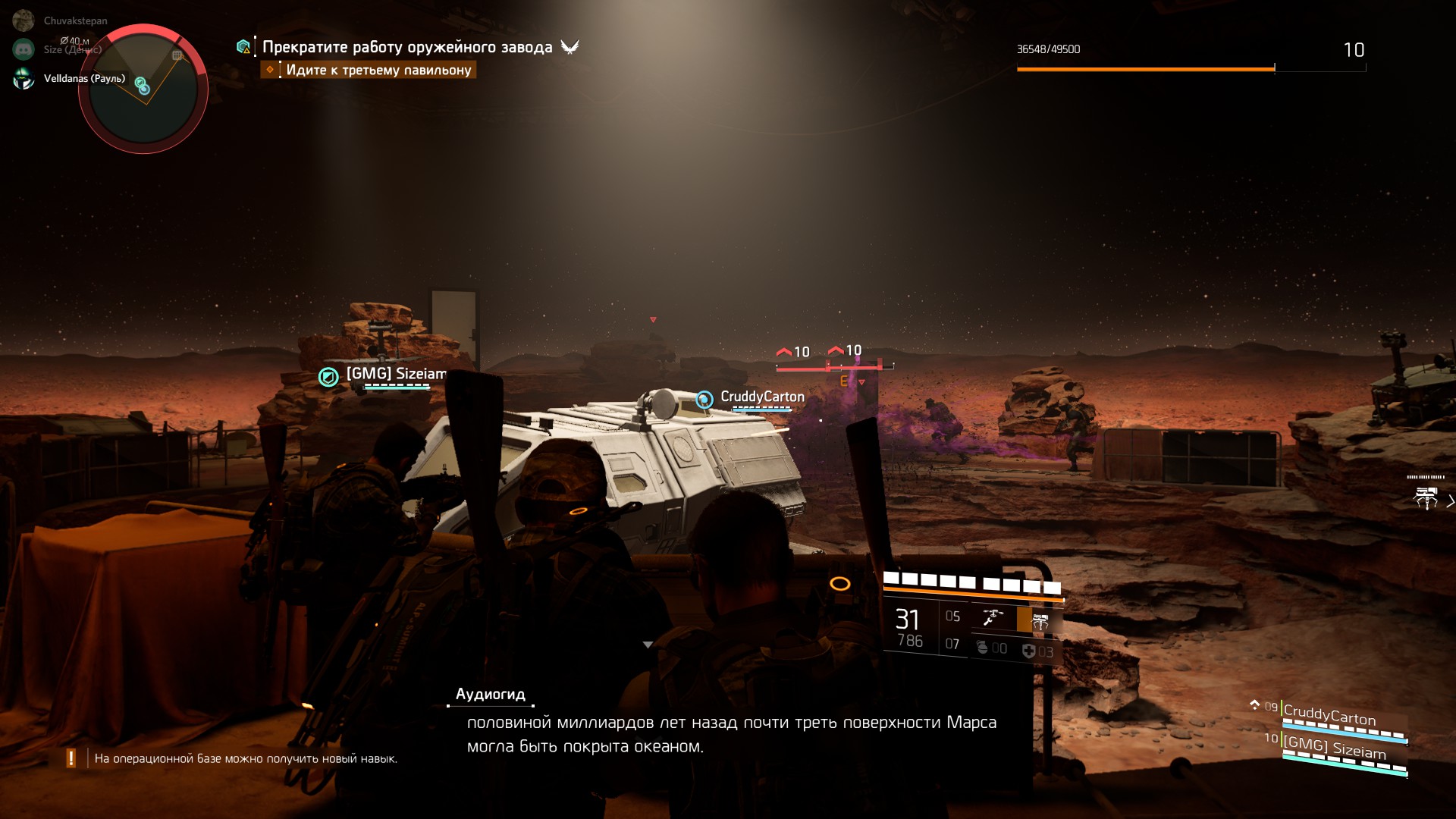Activate the repair drone skill icon
Viewport: 1456px width, 819px height.
[993, 618]
